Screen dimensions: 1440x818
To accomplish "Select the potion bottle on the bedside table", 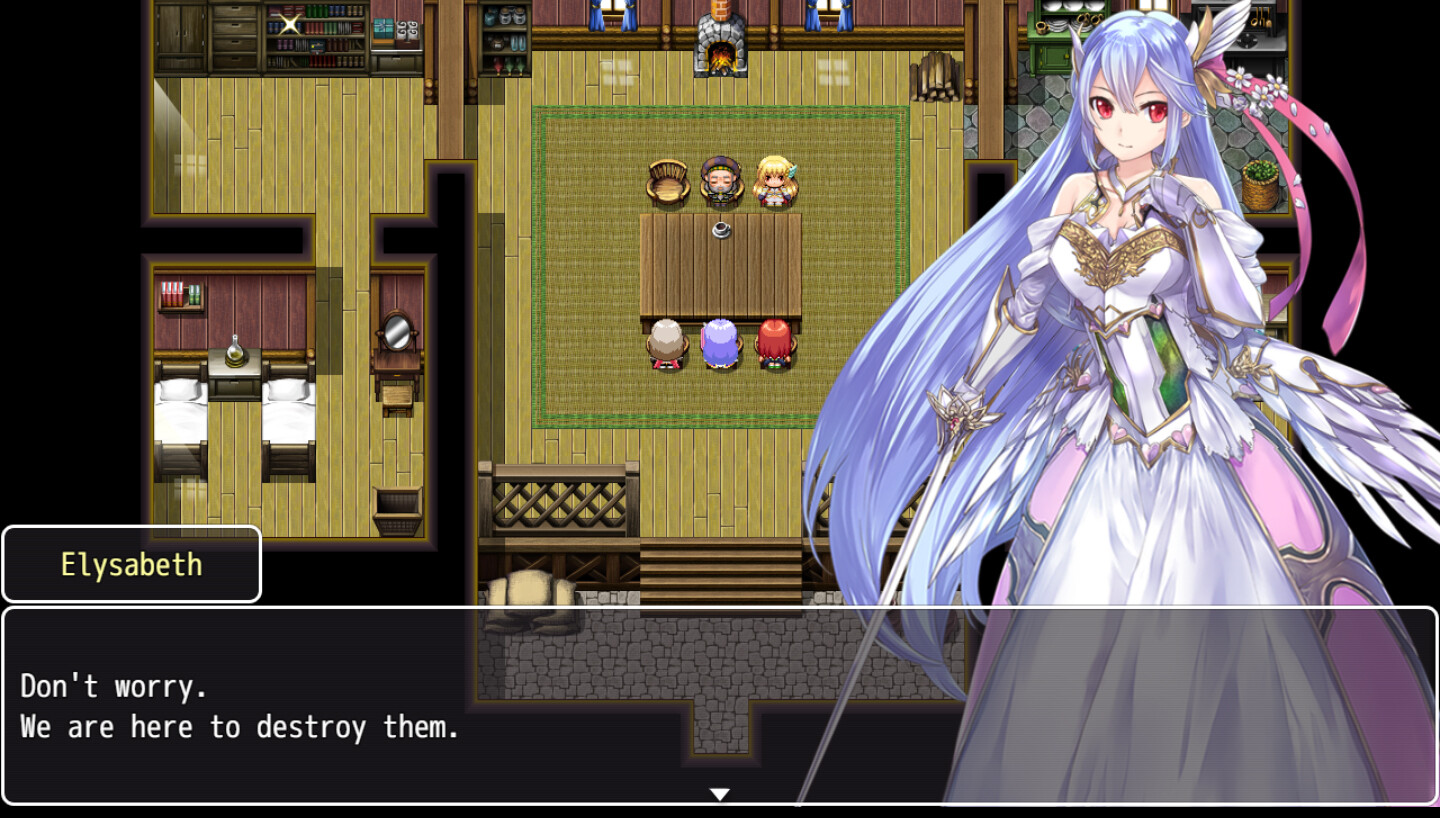I will 234,350.
